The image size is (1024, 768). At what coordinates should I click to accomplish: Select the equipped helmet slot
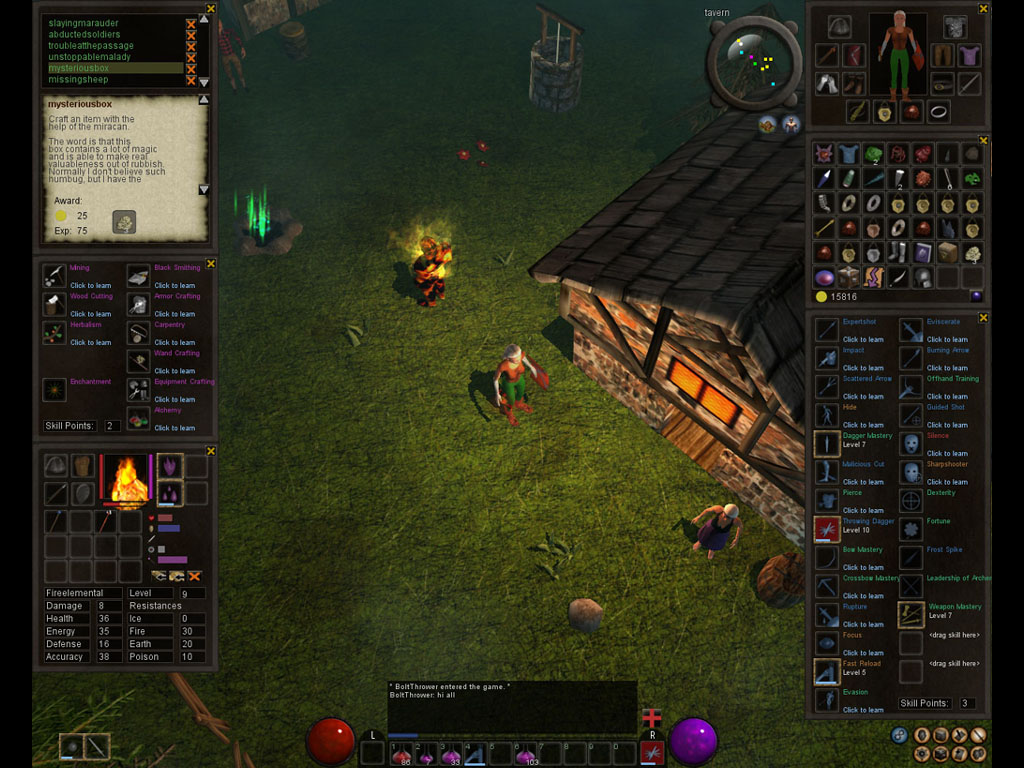(839, 27)
